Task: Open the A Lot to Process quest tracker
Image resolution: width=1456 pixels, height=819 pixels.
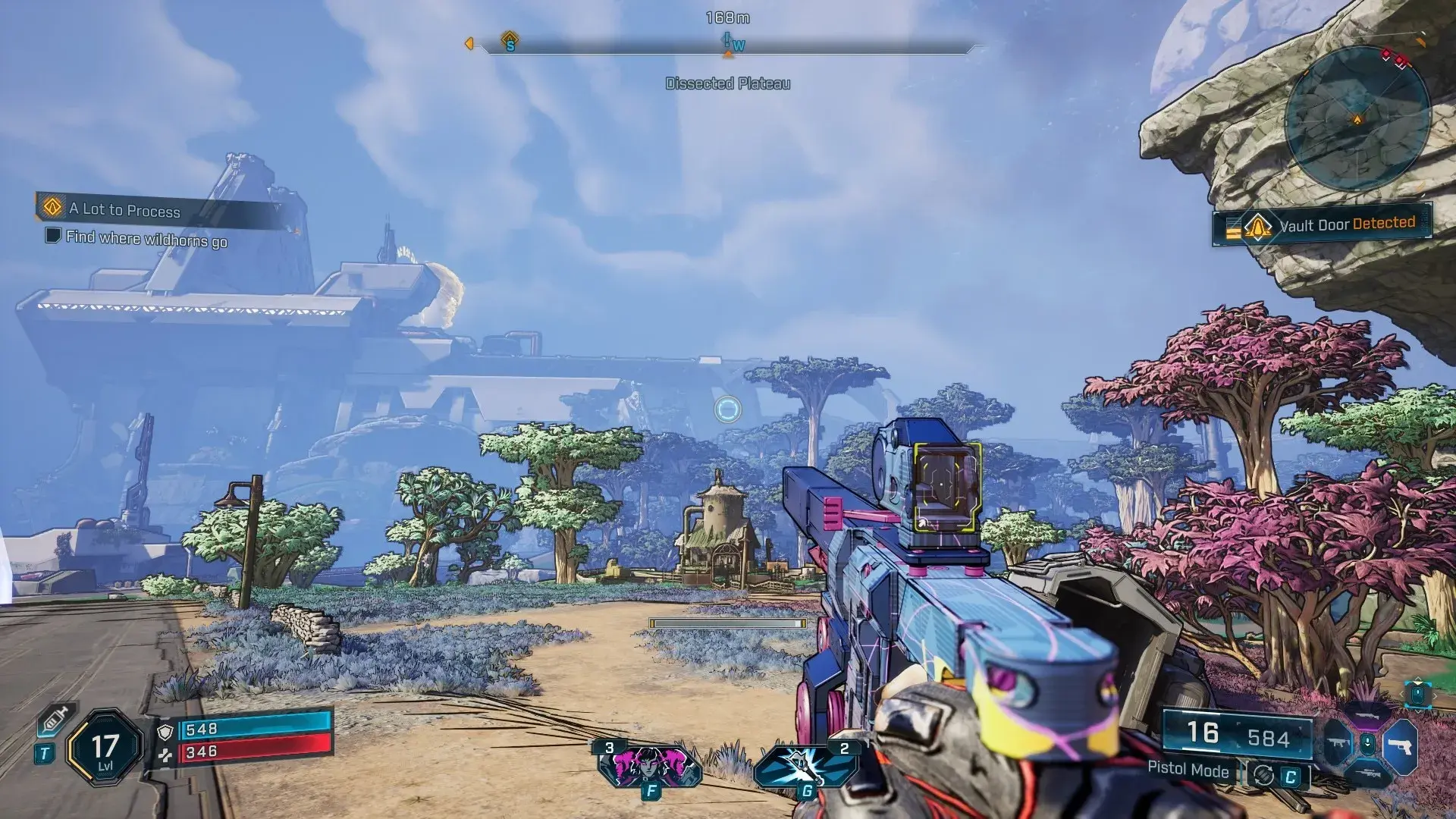Action: click(125, 209)
